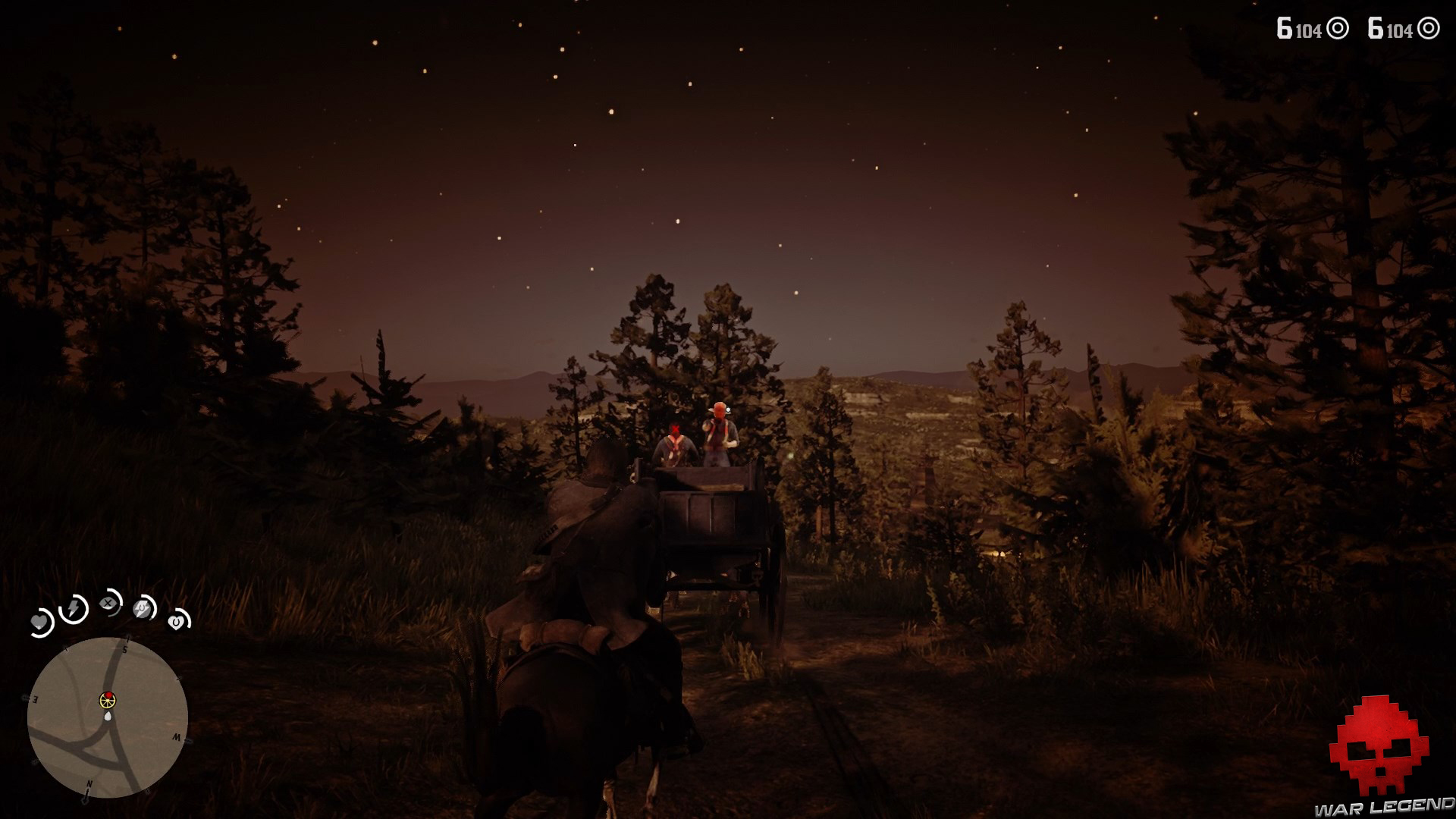Click the stamina core lightning icon
The image size is (1456, 819).
74,607
